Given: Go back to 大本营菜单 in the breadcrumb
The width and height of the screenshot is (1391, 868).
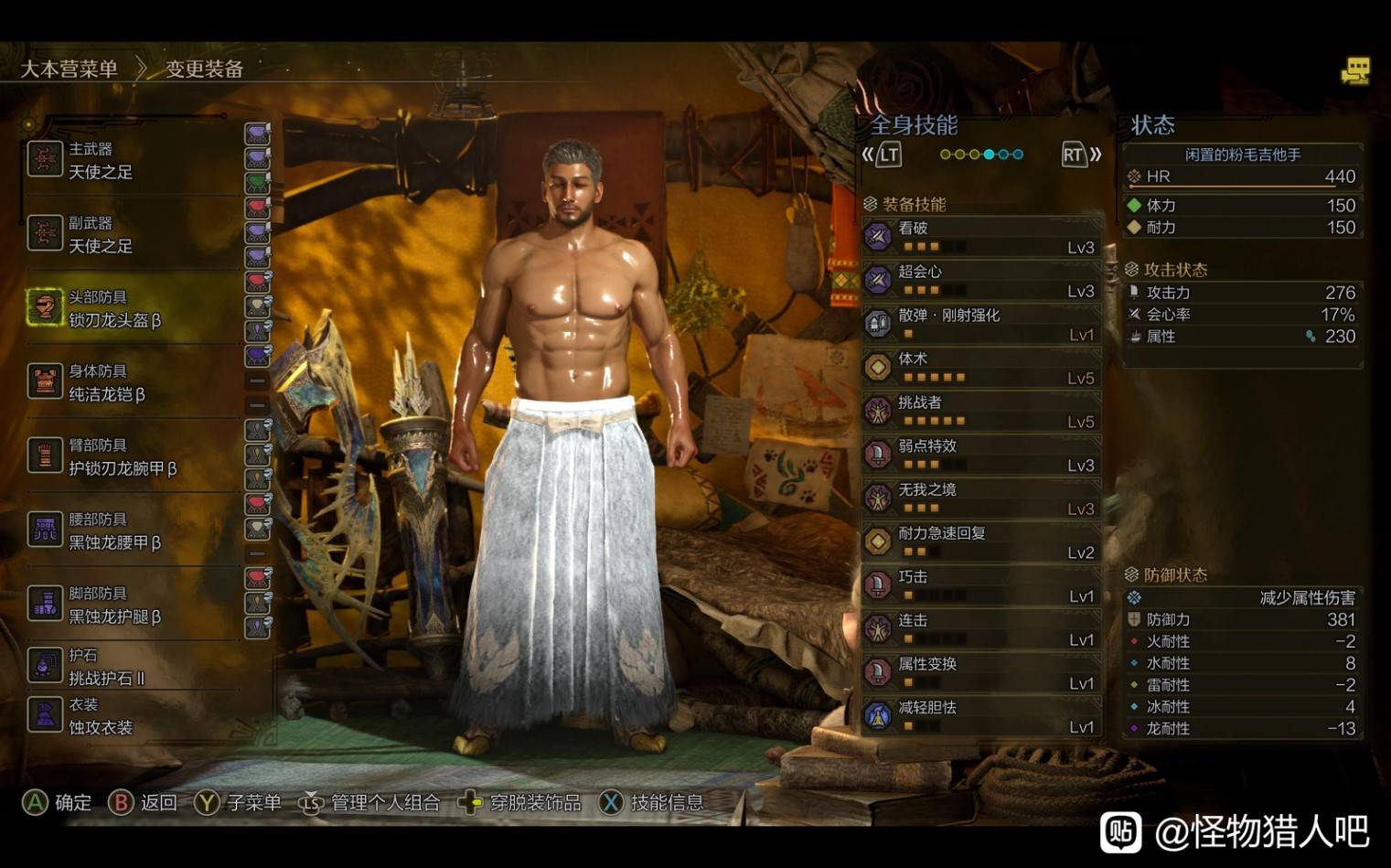Looking at the screenshot, I should pyautogui.click(x=70, y=70).
